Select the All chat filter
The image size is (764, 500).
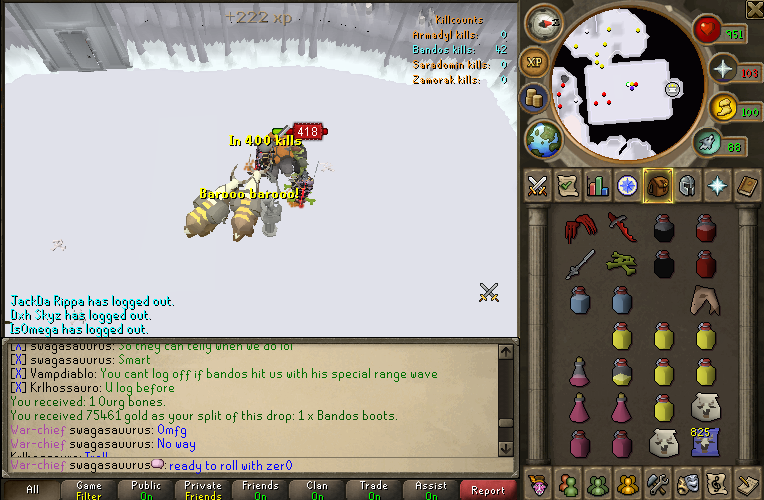coord(33,490)
